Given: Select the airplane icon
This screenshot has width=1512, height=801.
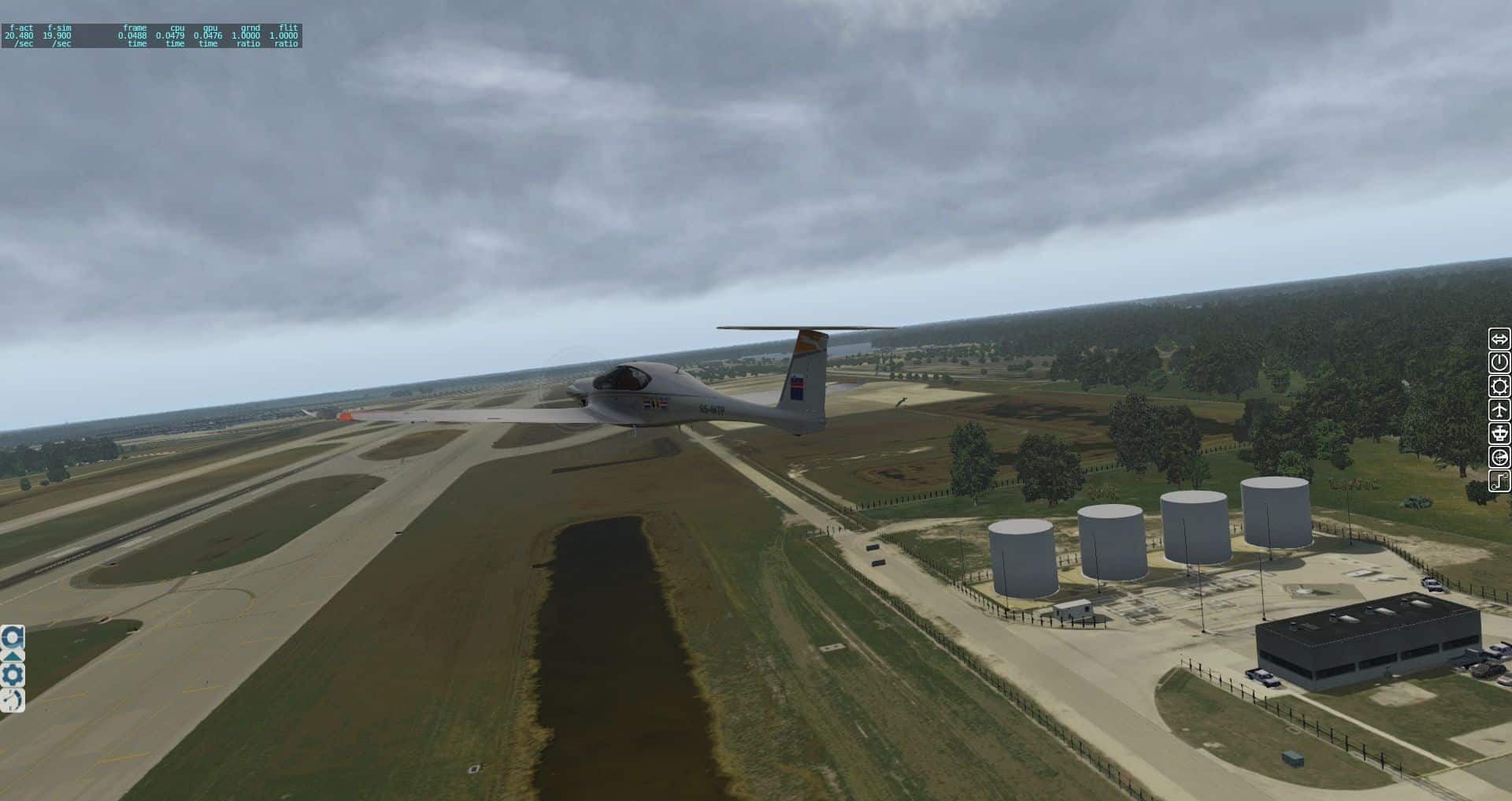Looking at the screenshot, I should click(x=1499, y=410).
